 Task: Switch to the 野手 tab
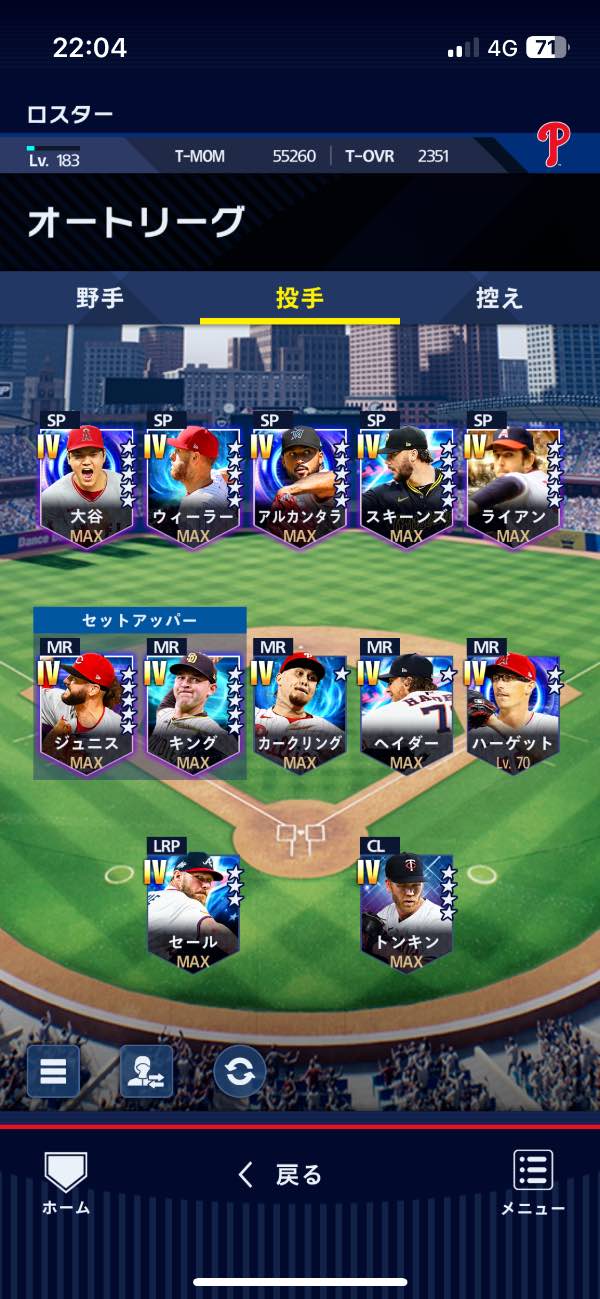[100, 298]
